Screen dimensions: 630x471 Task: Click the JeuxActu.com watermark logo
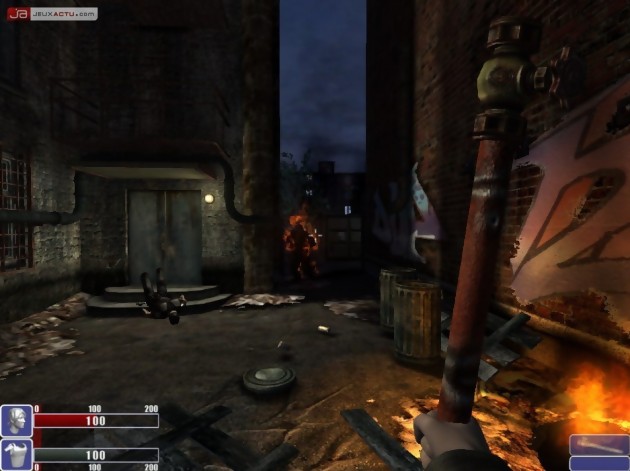click(x=52, y=14)
